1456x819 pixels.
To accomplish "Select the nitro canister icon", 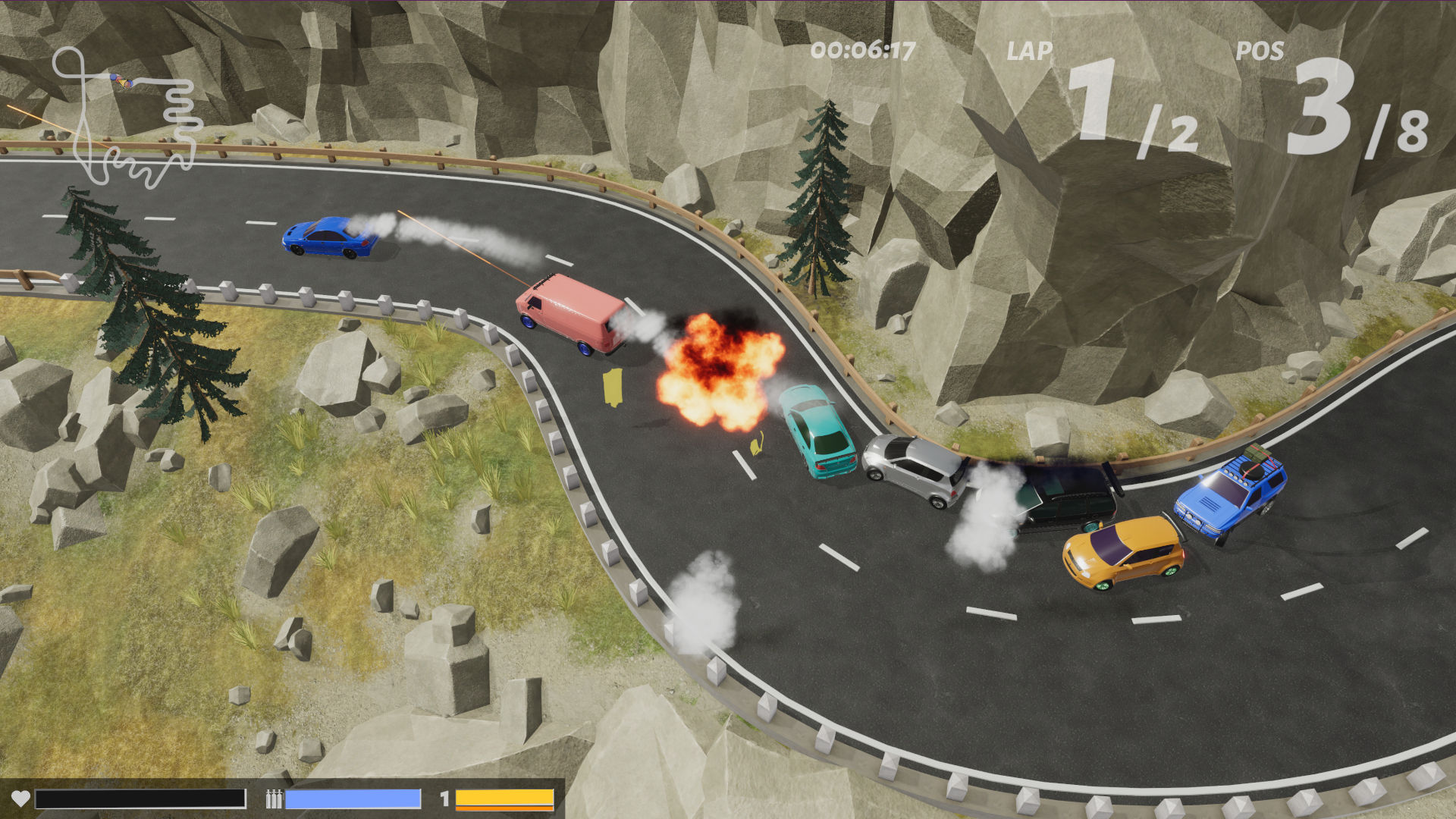I will [x=272, y=797].
